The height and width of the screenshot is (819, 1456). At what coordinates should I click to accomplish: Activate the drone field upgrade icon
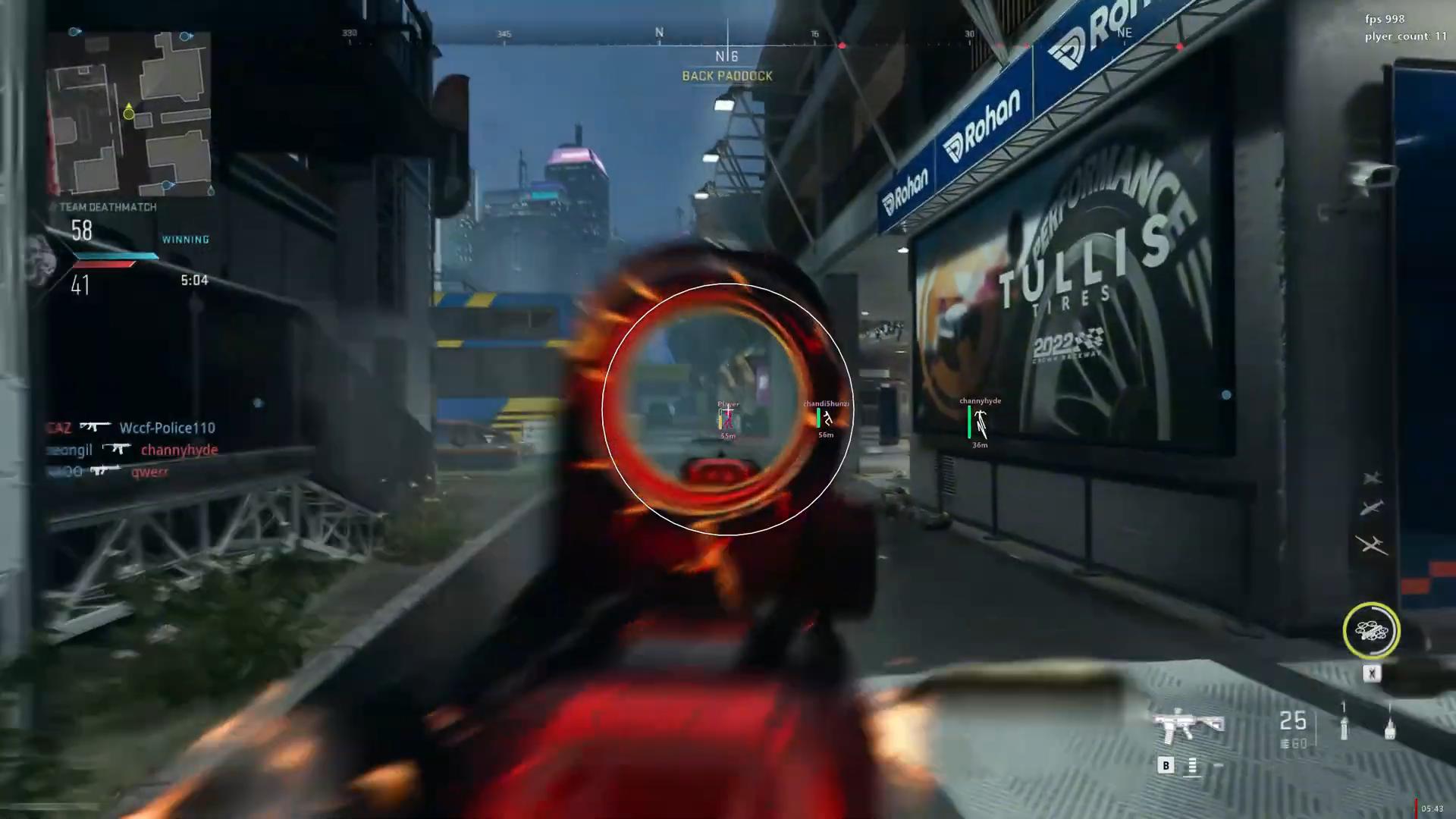[1371, 630]
